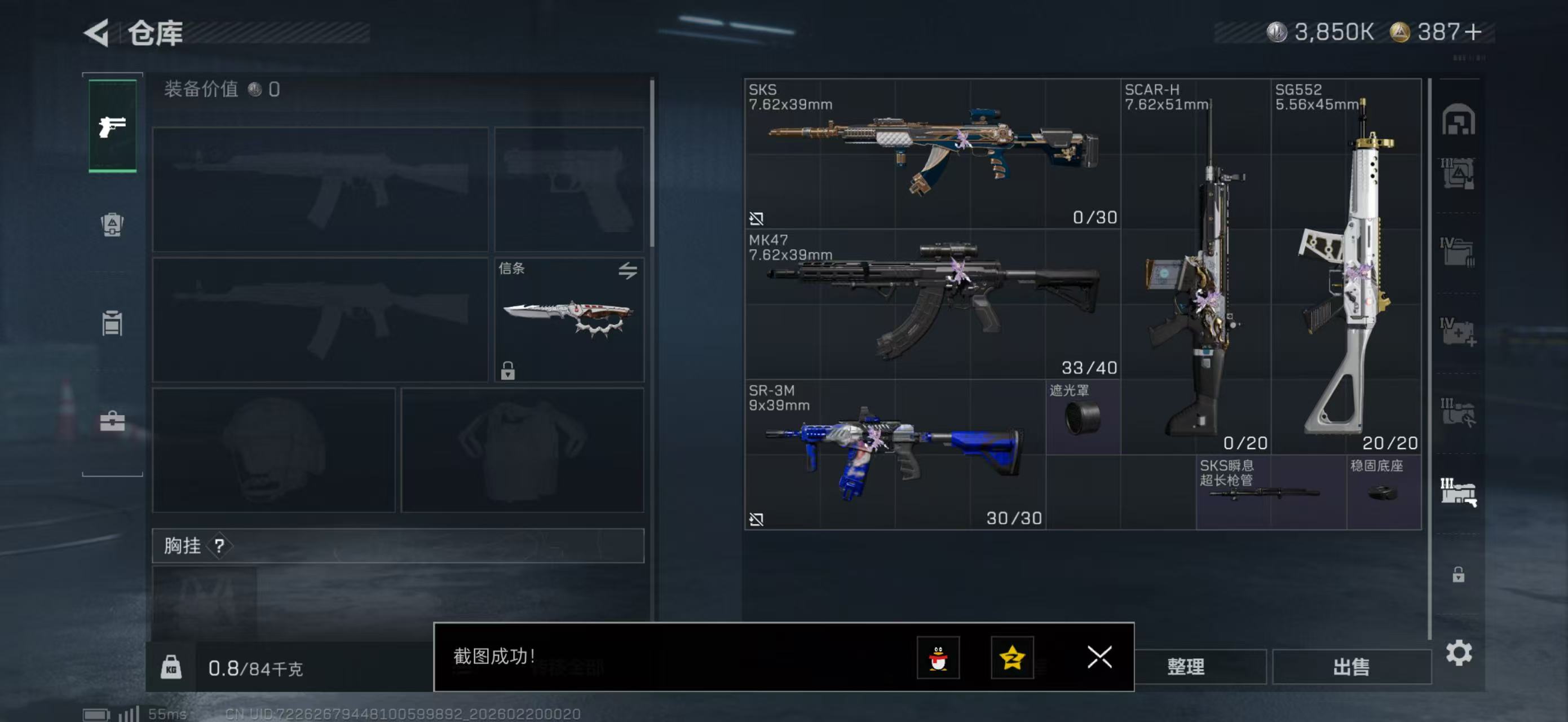Switch to the backpack tab
Screen dimensions: 1568x722
coord(112,224)
